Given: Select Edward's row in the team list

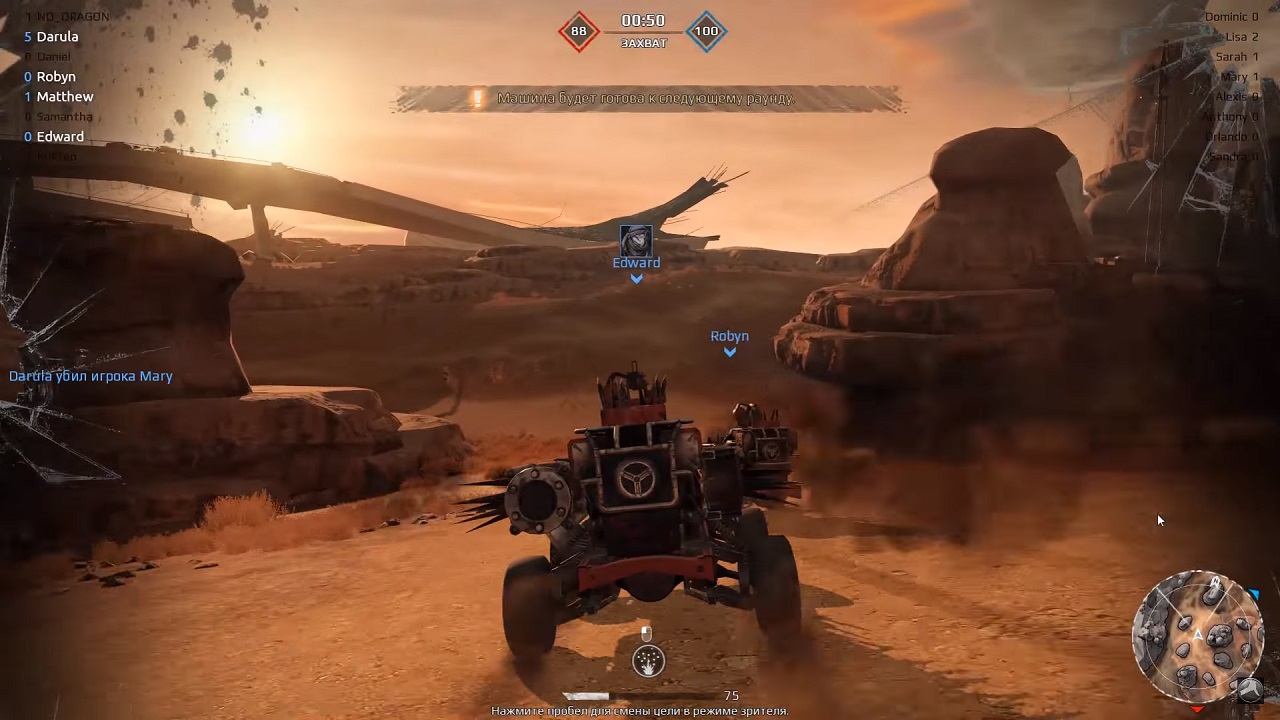Looking at the screenshot, I should [x=60, y=137].
